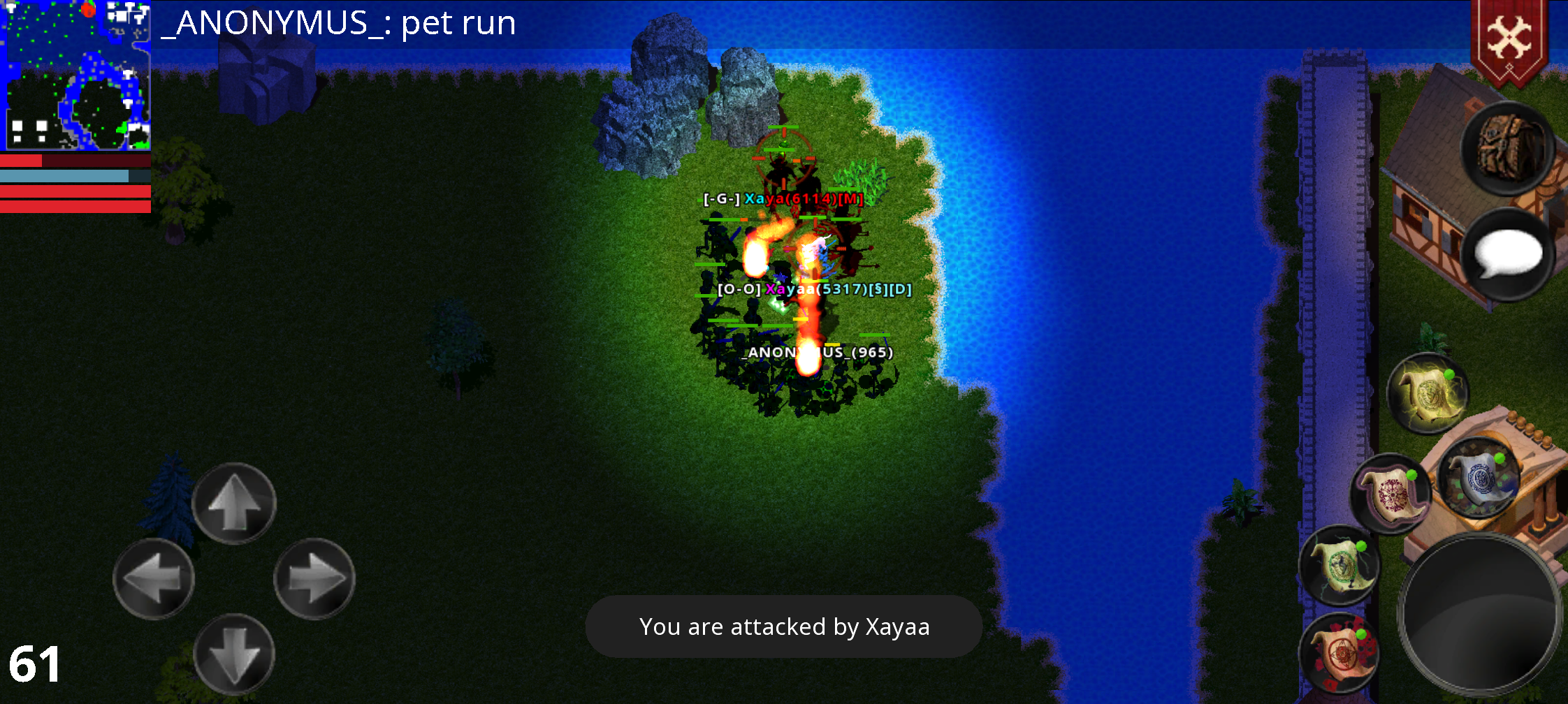Viewport: 1568px width, 704px height.
Task: Click the minimap in the top-left corner
Action: pyautogui.click(x=77, y=77)
